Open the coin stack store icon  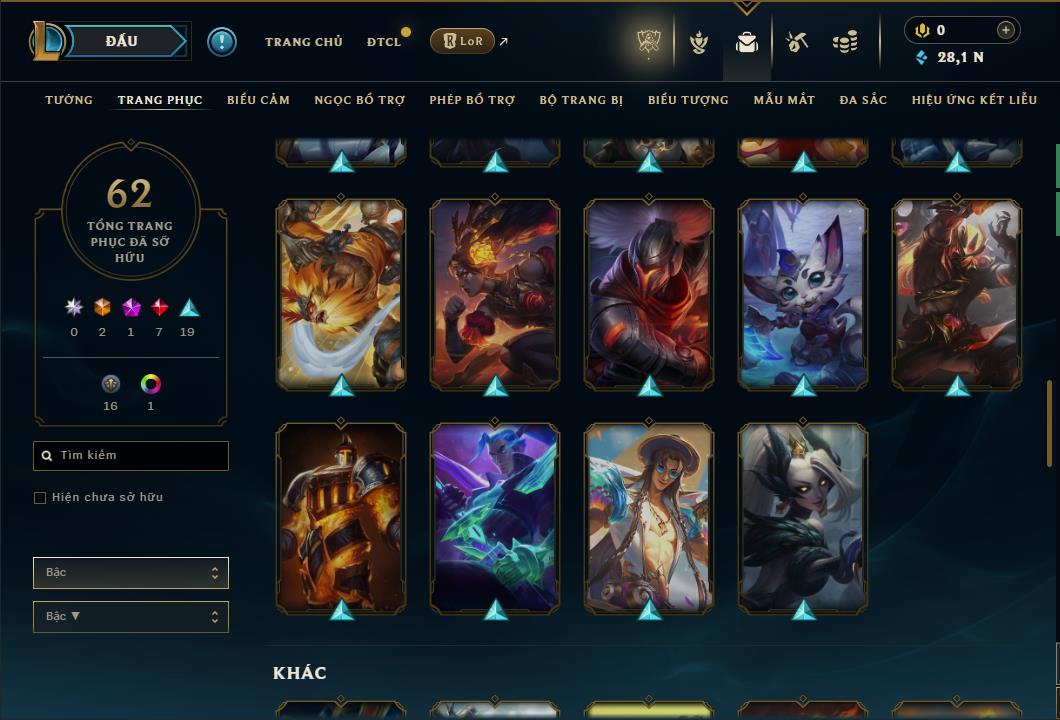(x=845, y=42)
